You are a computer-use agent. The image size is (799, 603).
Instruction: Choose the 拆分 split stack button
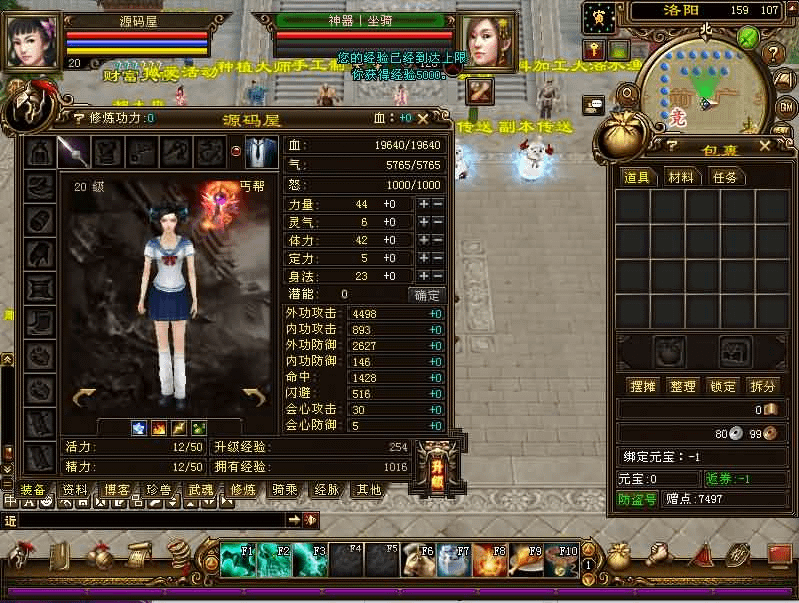click(x=762, y=386)
